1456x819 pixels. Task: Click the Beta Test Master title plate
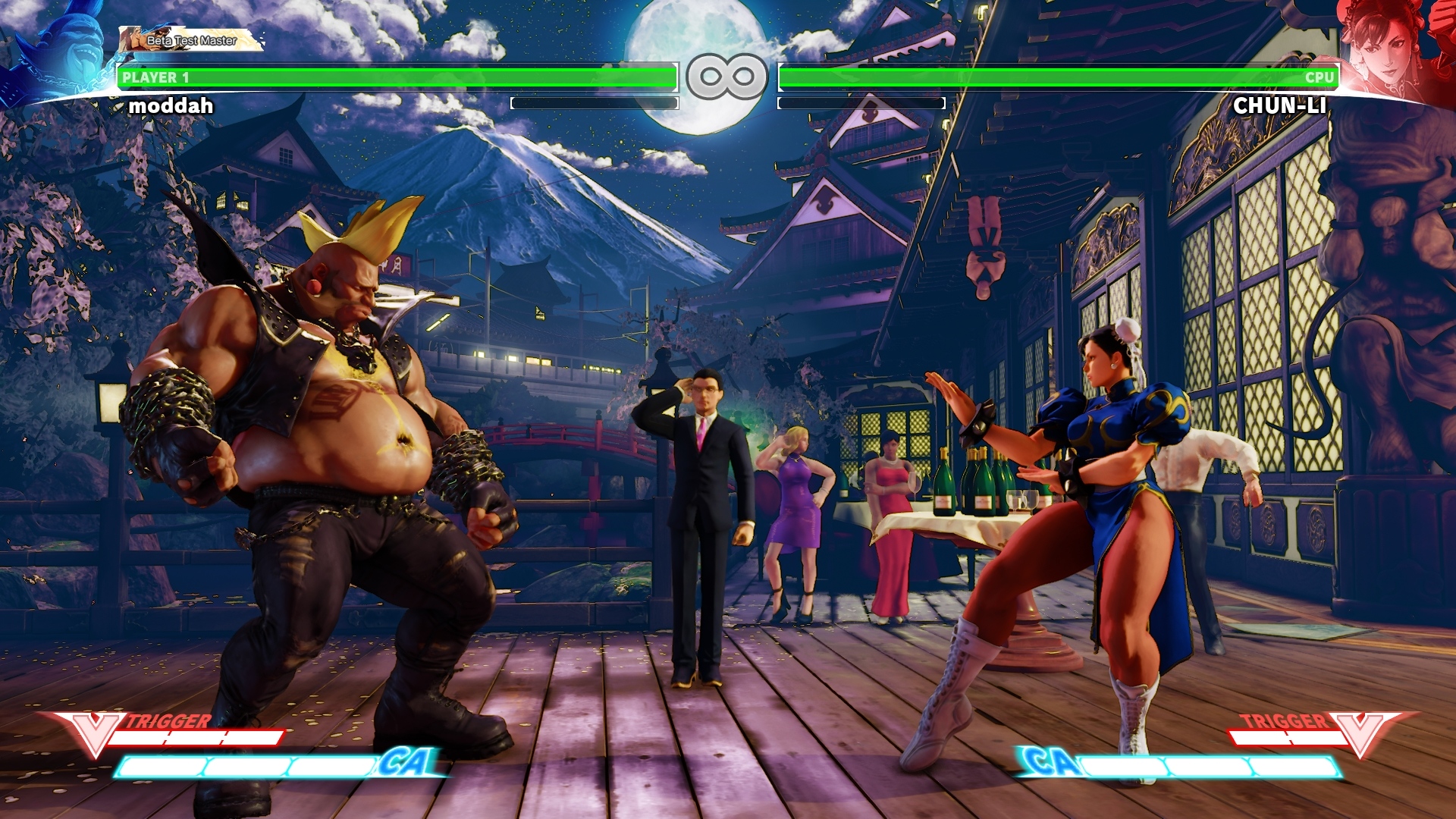[x=191, y=40]
